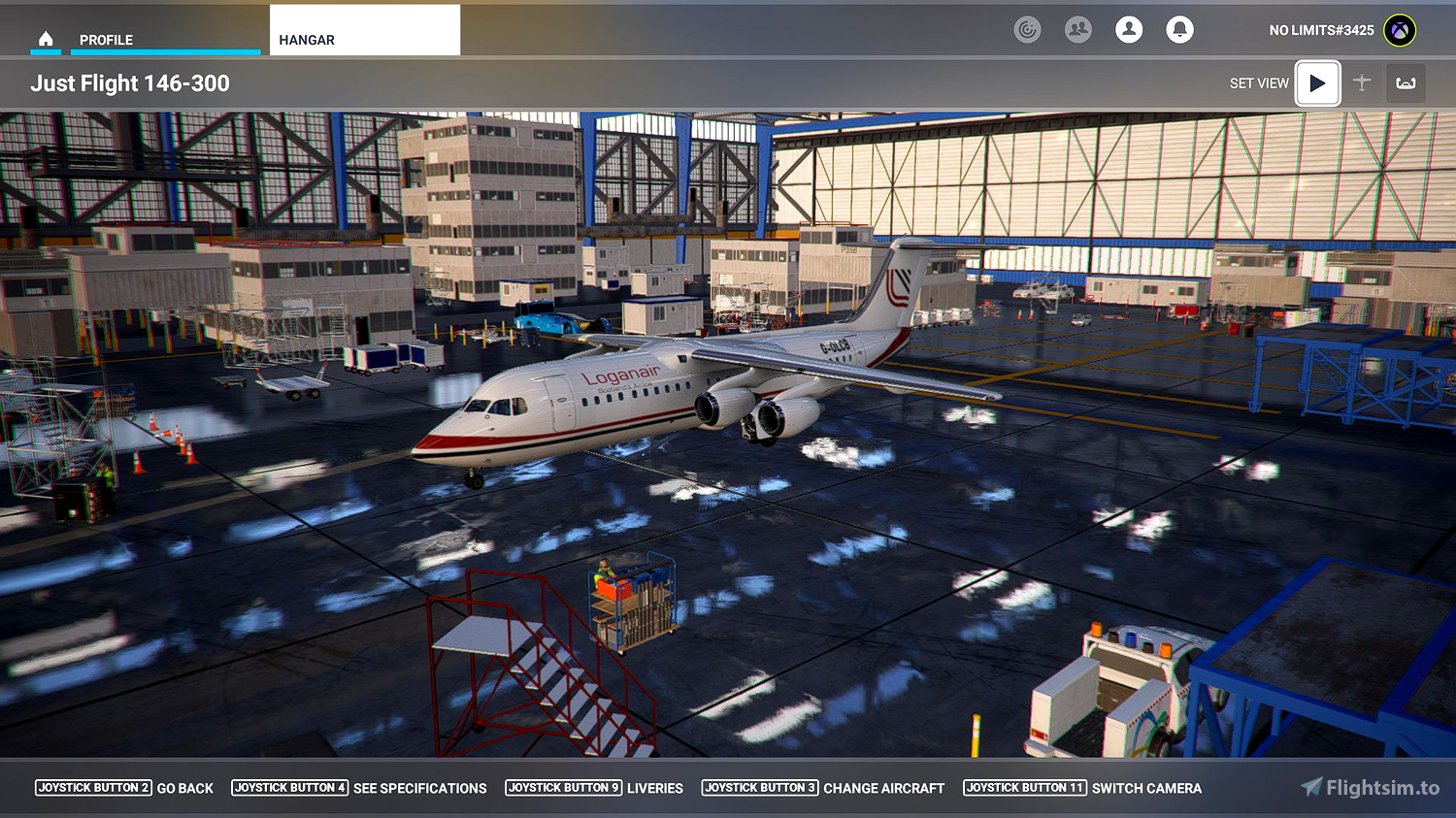Click the activity spiral icon at top right

click(x=1028, y=29)
